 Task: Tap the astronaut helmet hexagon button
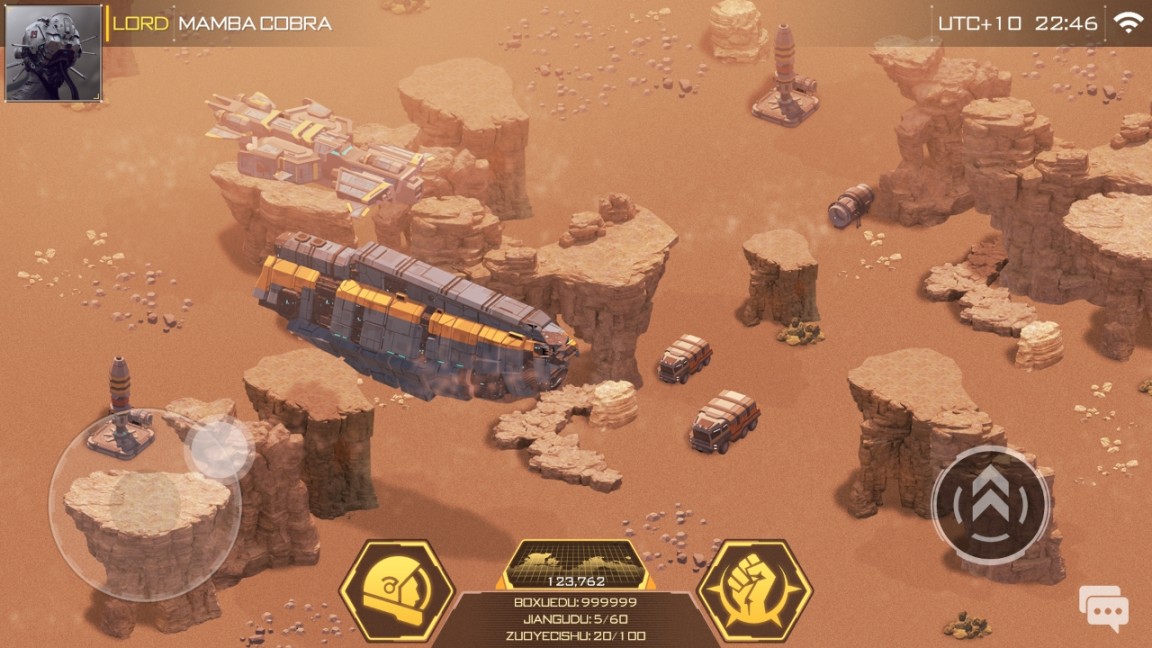pyautogui.click(x=396, y=591)
